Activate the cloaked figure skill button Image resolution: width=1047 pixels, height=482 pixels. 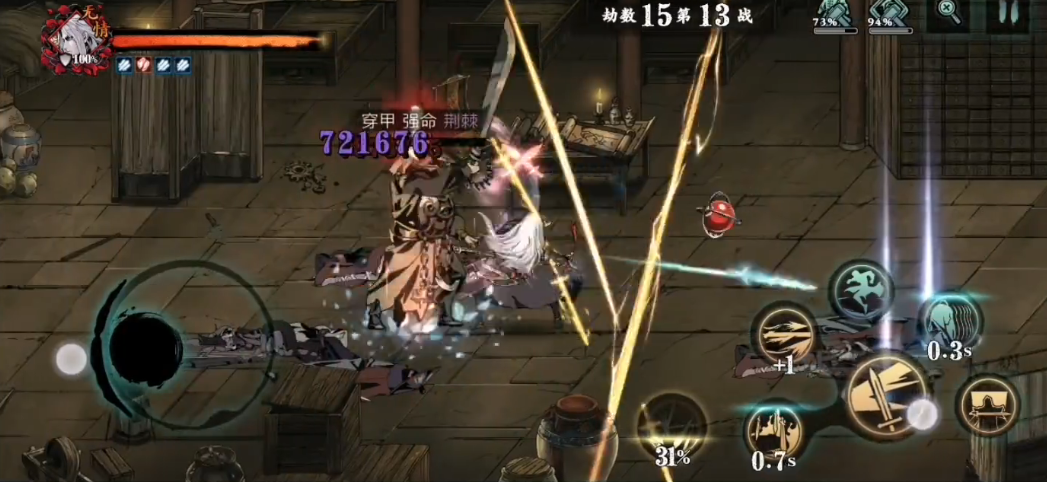coord(988,404)
